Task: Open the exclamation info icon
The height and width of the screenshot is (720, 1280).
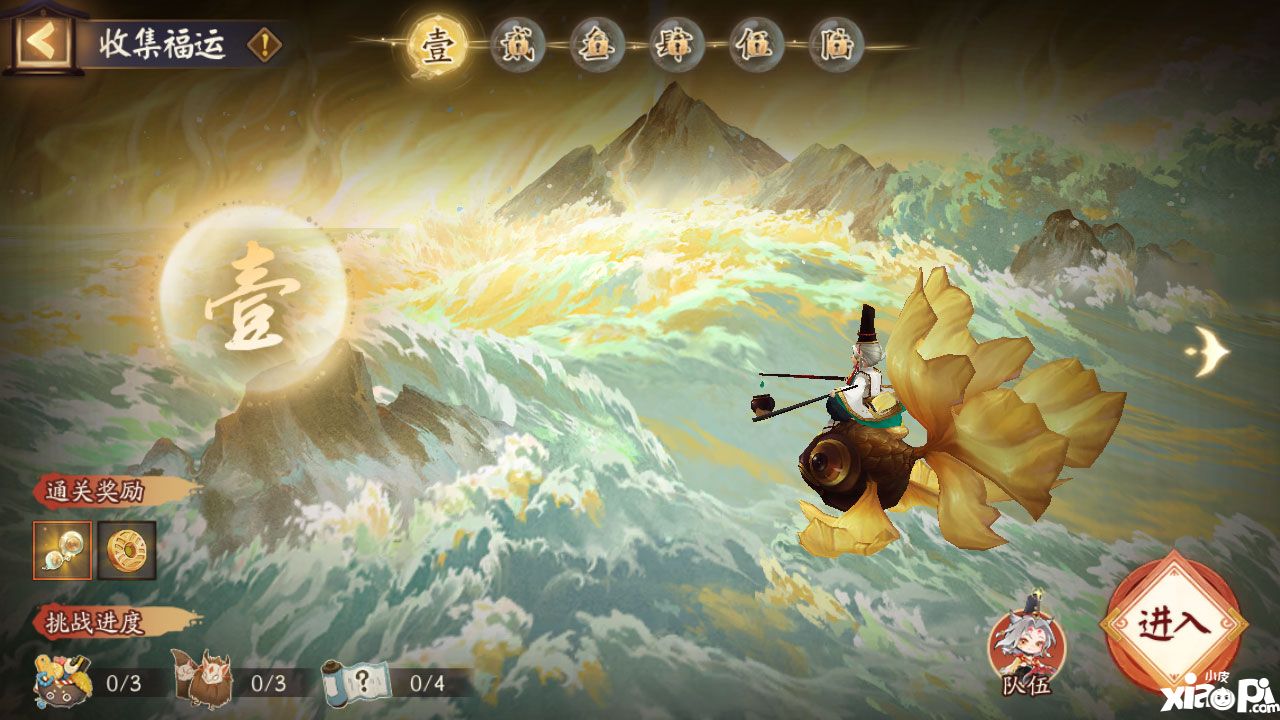Action: pyautogui.click(x=264, y=44)
